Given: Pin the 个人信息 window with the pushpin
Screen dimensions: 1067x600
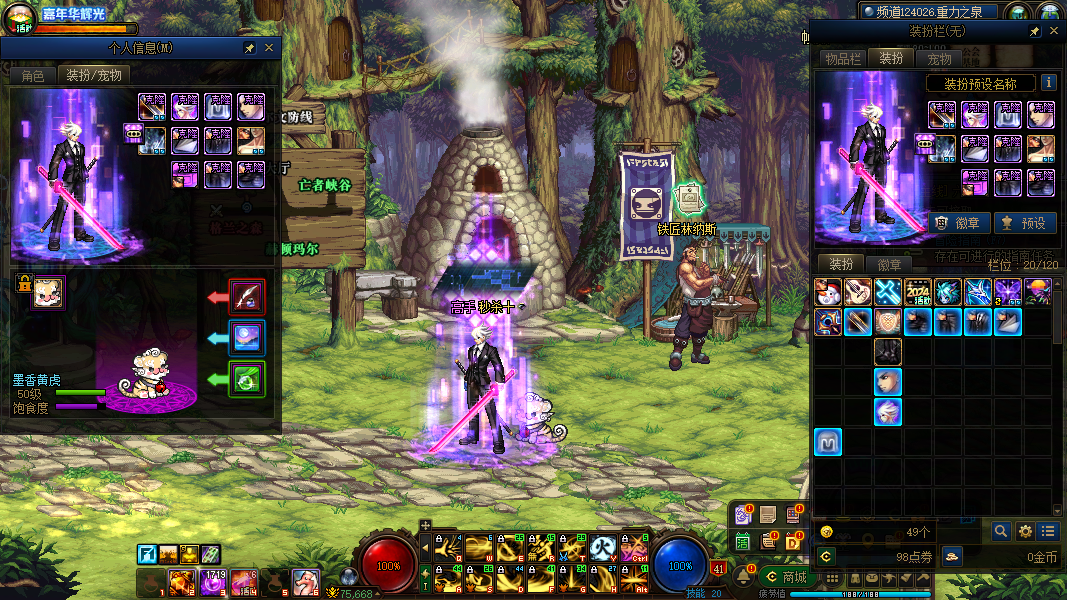Looking at the screenshot, I should coord(250,48).
